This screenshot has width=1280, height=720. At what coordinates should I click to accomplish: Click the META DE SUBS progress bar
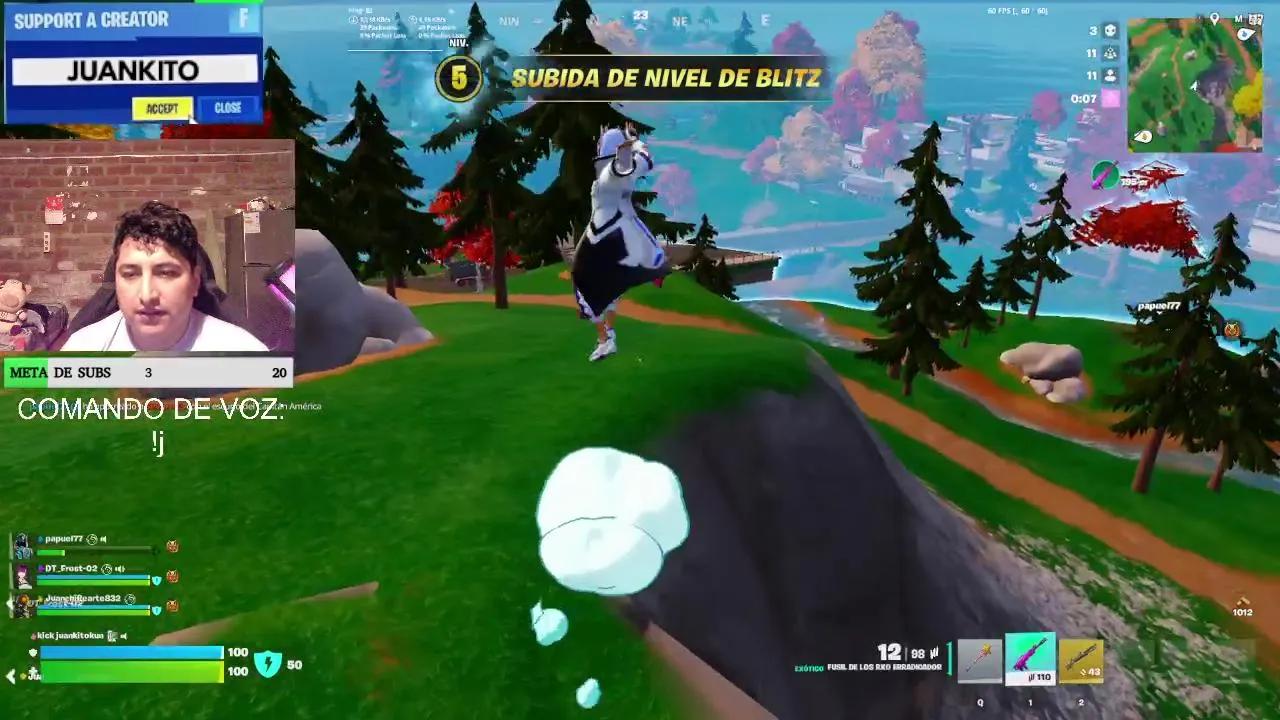pos(145,372)
